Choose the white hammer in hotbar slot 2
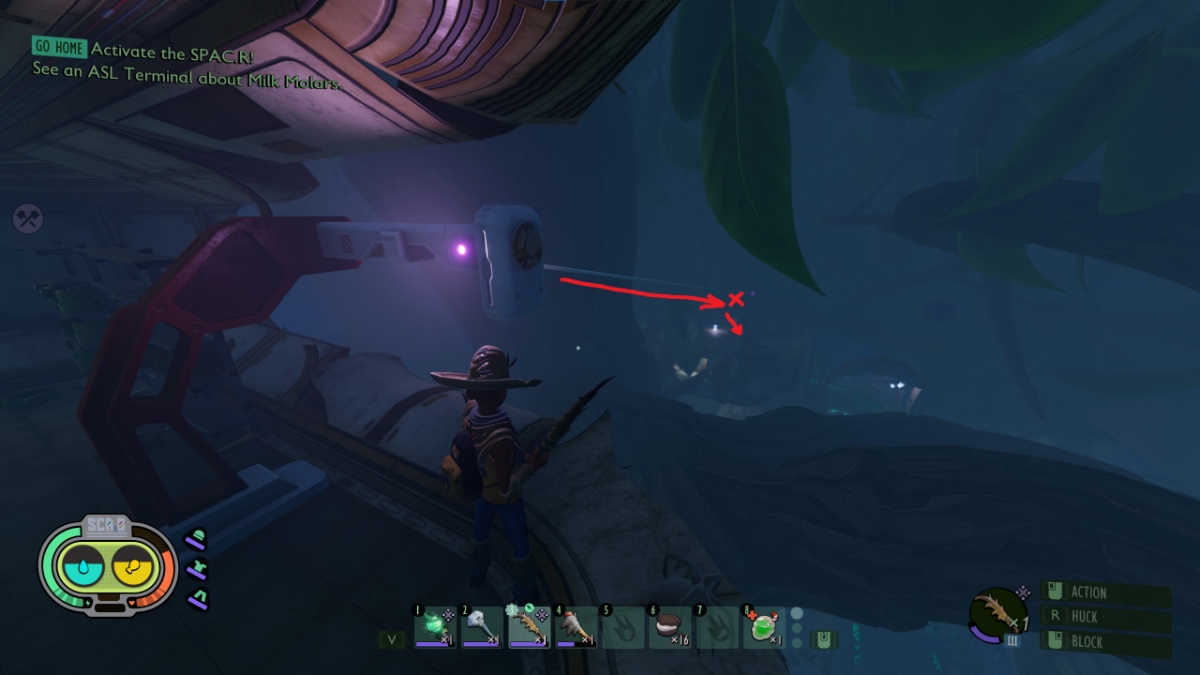Image resolution: width=1200 pixels, height=675 pixels. pos(482,625)
